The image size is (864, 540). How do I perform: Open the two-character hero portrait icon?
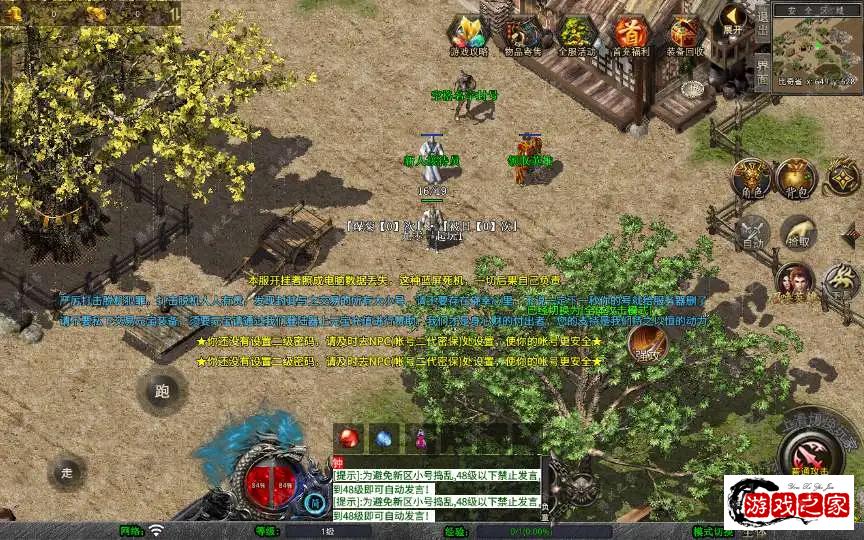(x=795, y=282)
